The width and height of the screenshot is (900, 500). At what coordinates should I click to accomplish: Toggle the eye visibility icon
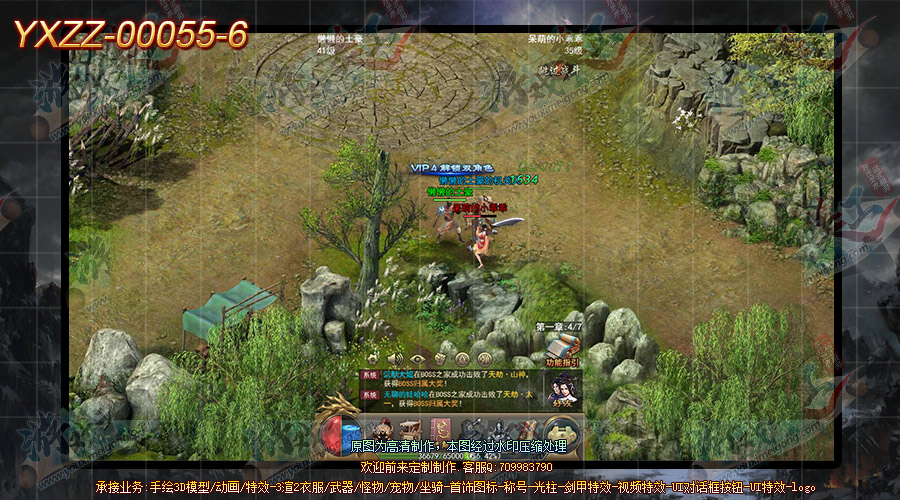pyautogui.click(x=418, y=358)
